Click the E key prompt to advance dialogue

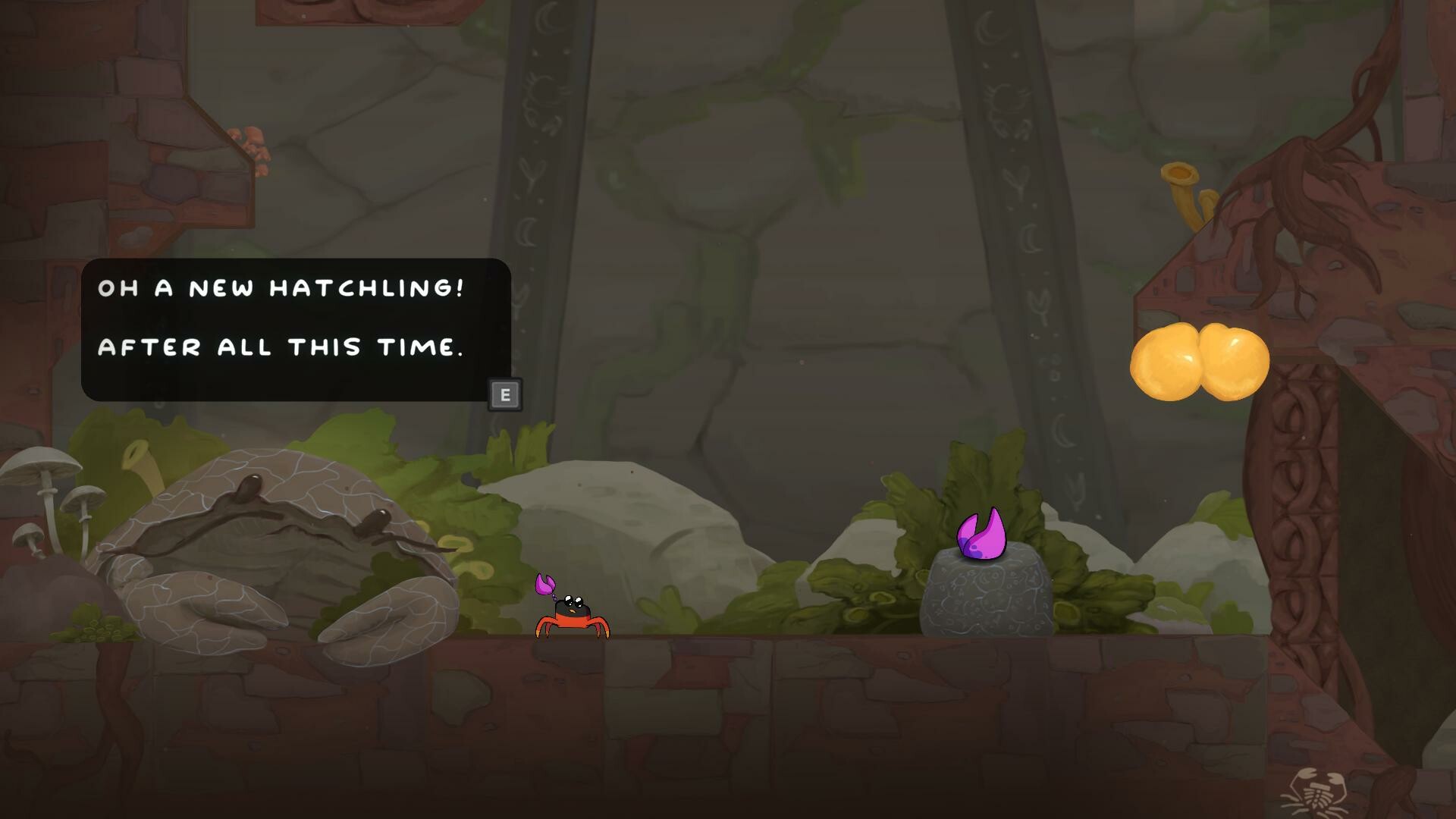pos(504,395)
